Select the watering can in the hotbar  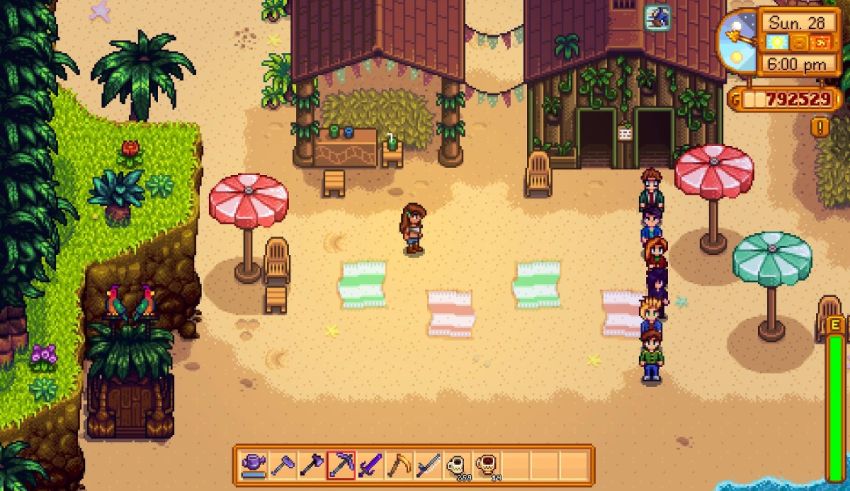tap(254, 464)
